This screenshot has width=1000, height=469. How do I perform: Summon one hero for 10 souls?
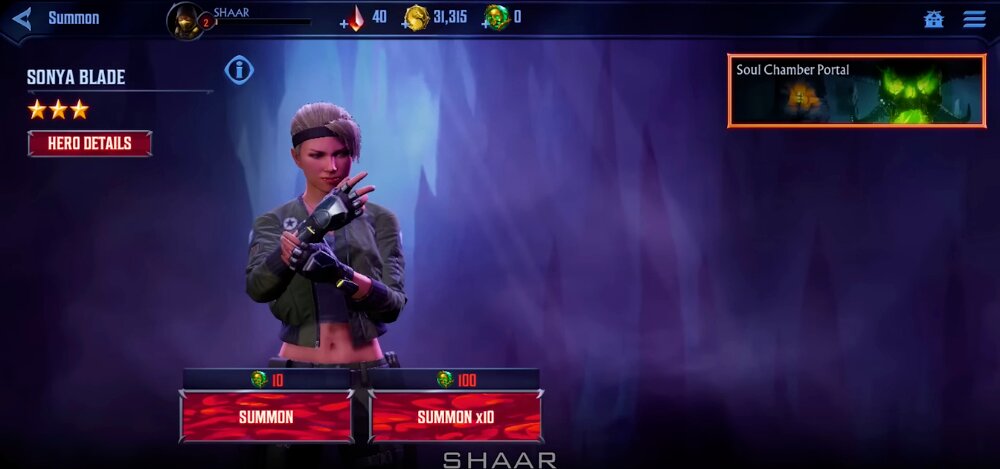pos(266,416)
